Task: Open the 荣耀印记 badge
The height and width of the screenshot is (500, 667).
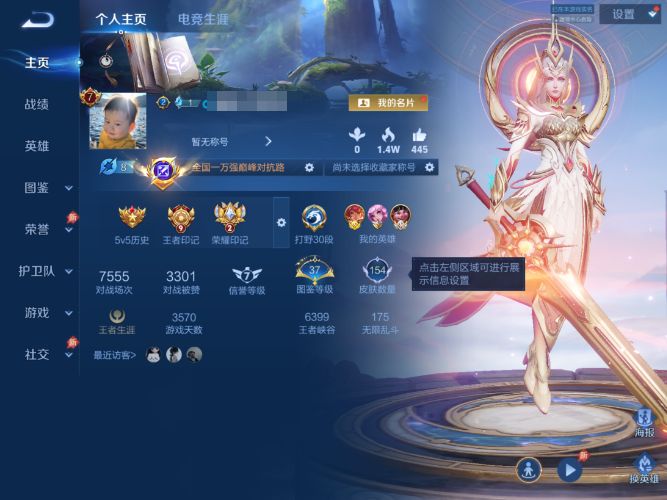Action: click(x=230, y=221)
